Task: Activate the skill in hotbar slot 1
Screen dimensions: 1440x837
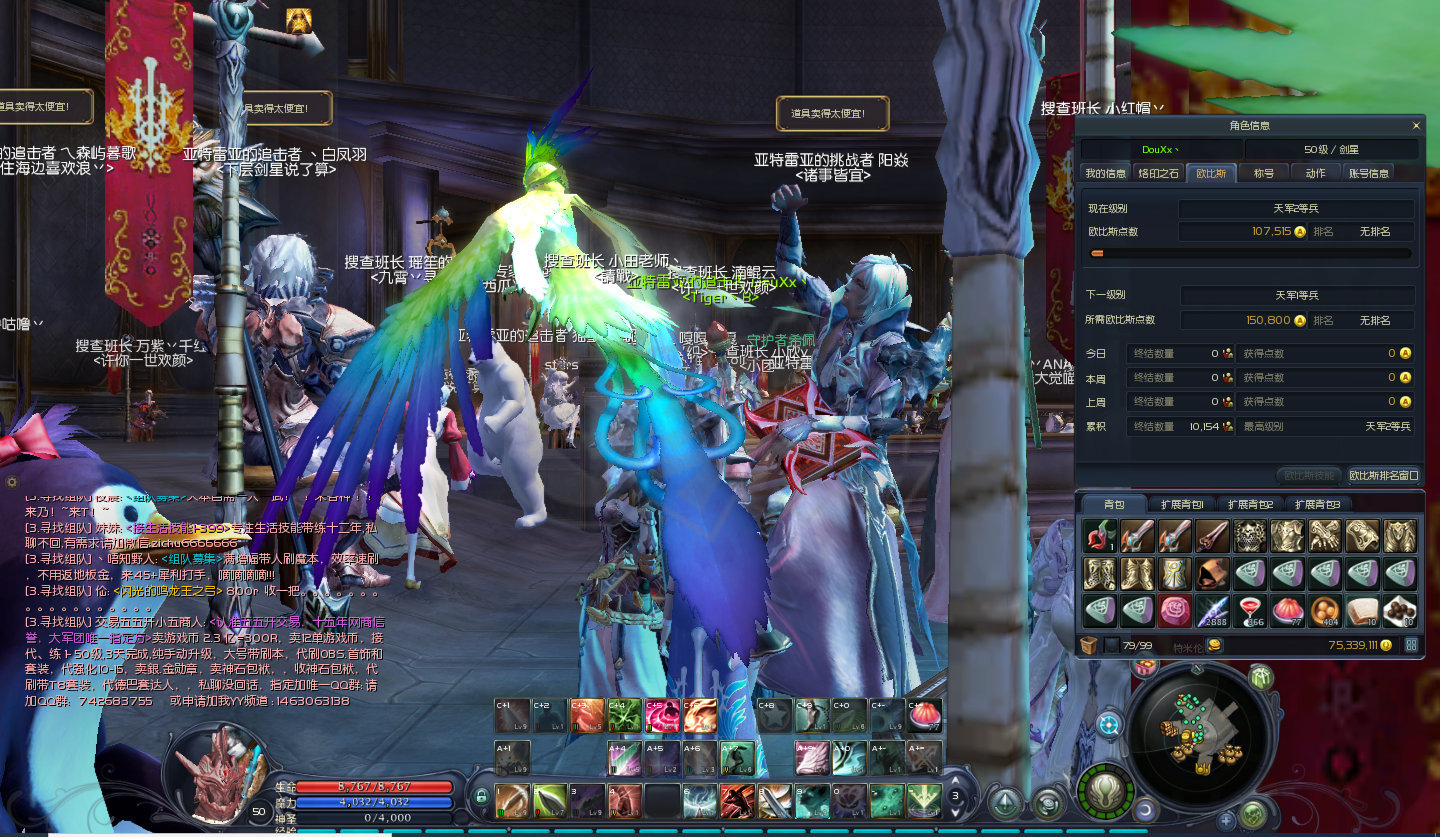Action: click(x=512, y=800)
